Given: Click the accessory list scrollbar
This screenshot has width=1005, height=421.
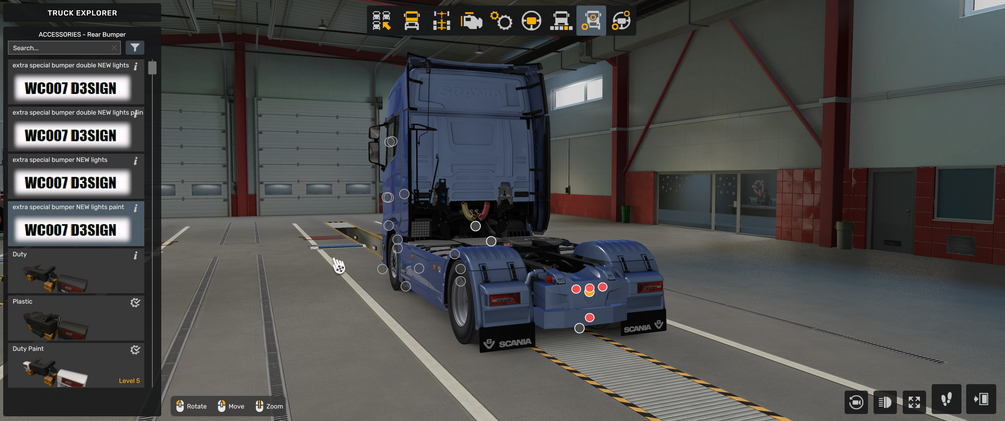Looking at the screenshot, I should [152, 69].
